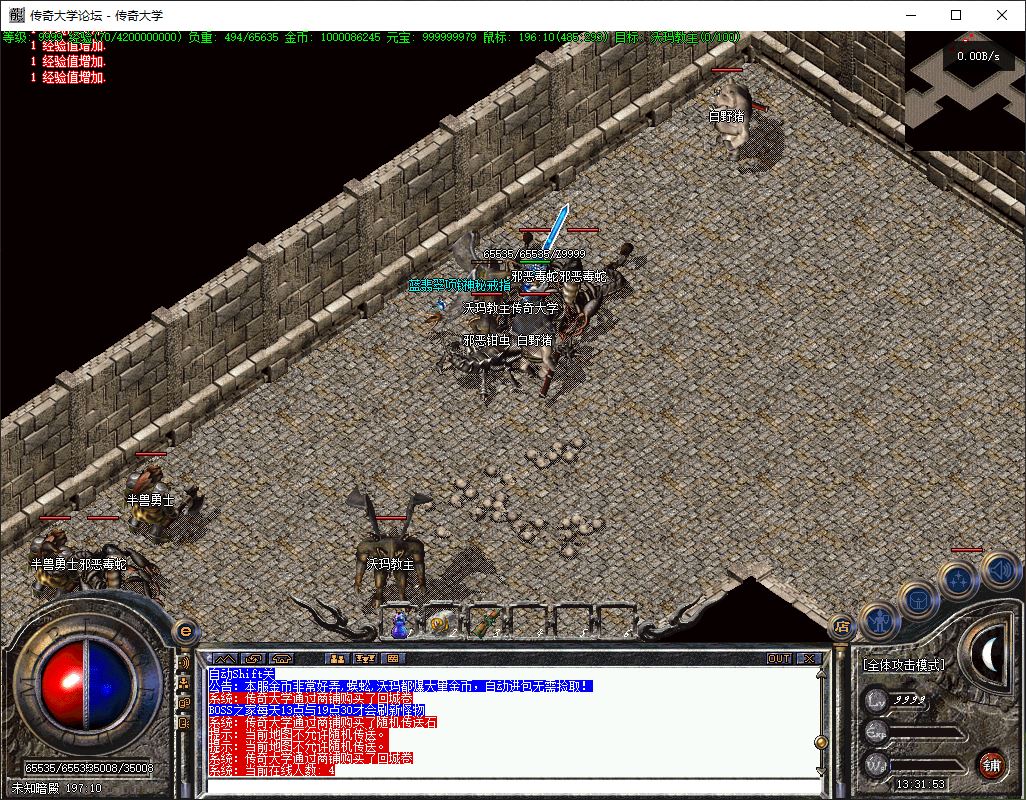Open the skills sparkle icon
This screenshot has height=800, width=1026.
960,580
